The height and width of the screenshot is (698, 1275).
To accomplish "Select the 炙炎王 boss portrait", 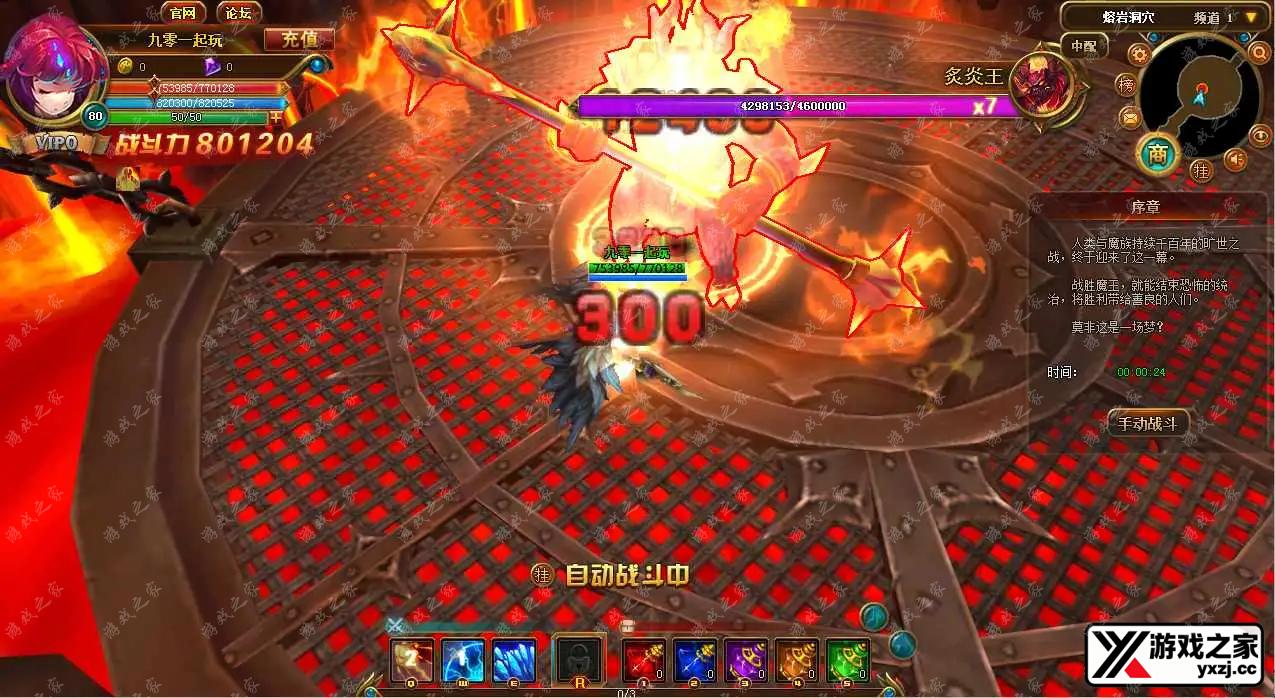I will pyautogui.click(x=1040, y=86).
